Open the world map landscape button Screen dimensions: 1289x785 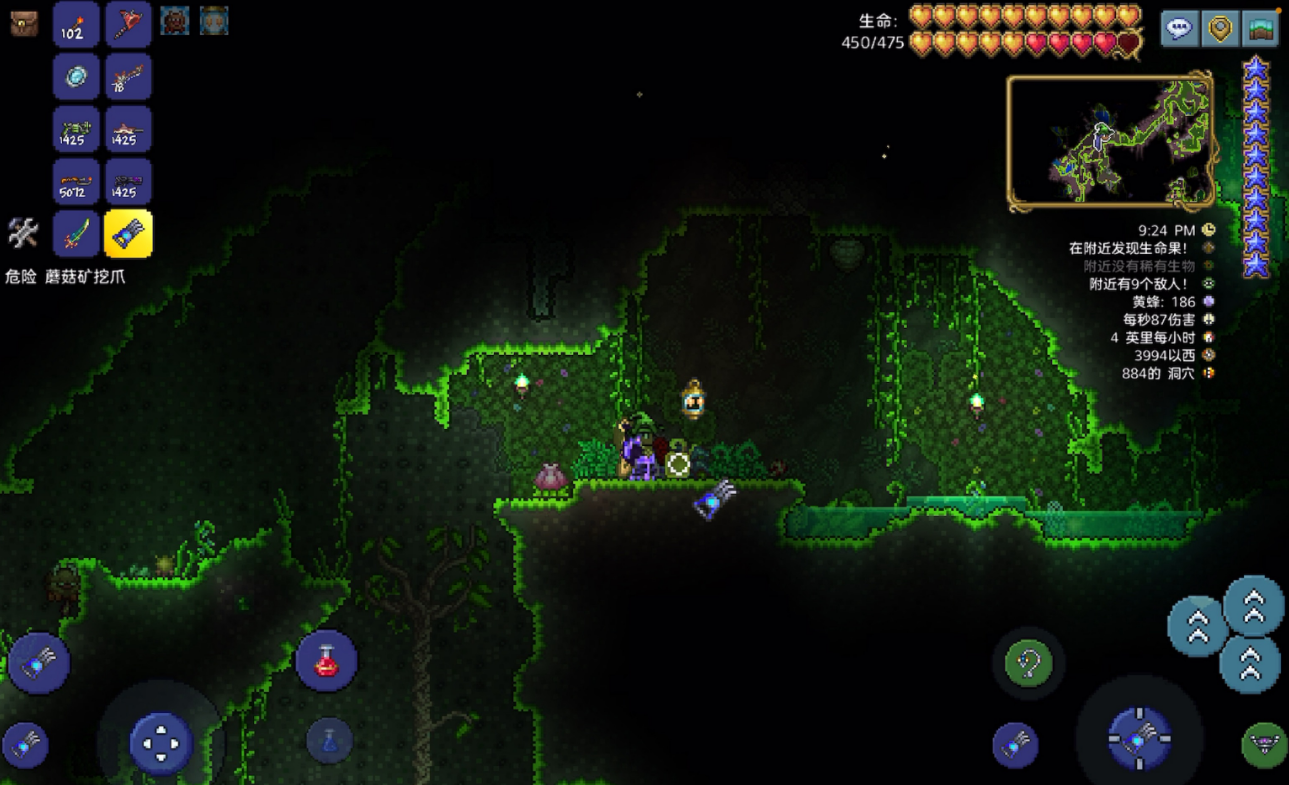coord(1260,28)
